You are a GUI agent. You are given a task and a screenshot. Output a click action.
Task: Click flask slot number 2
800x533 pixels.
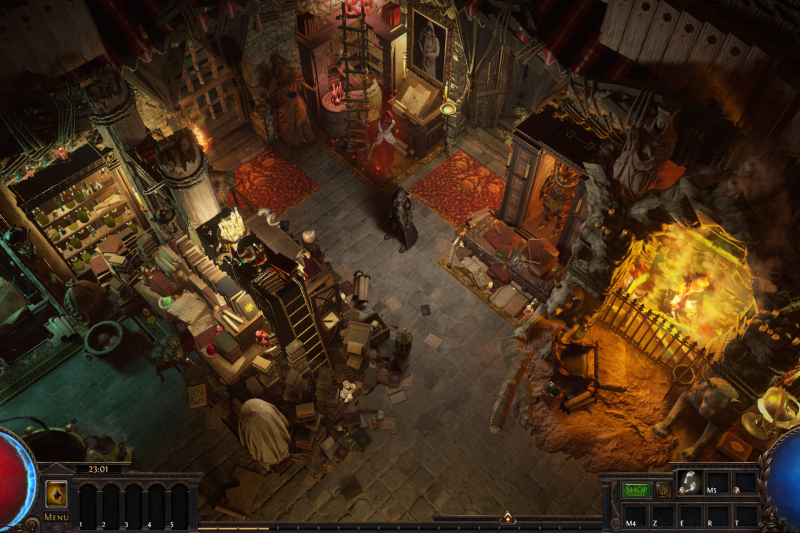(x=109, y=505)
